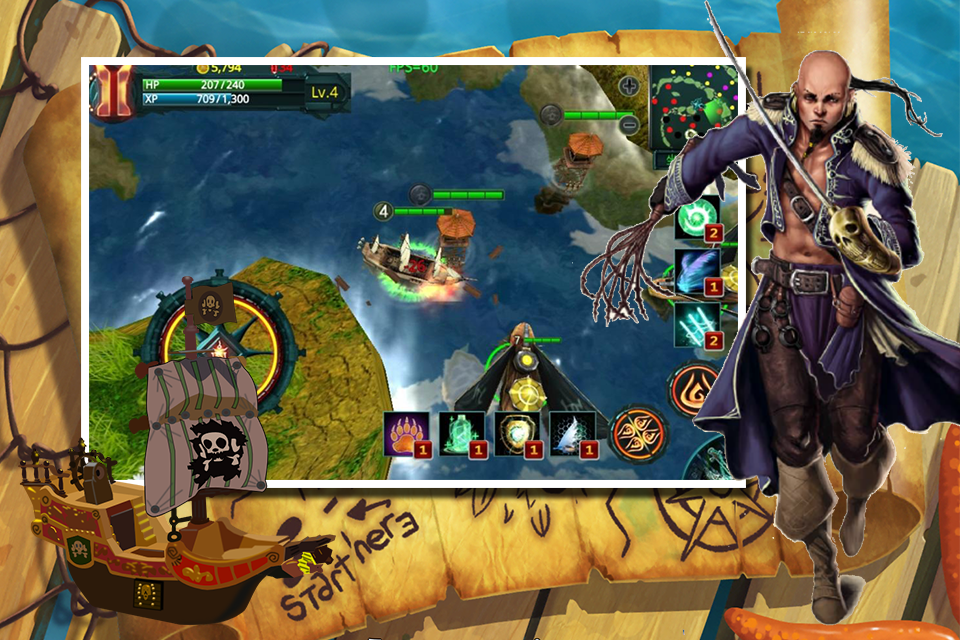Image resolution: width=960 pixels, height=640 pixels.
Task: Activate the cyan trident spikes ability
Action: (697, 325)
